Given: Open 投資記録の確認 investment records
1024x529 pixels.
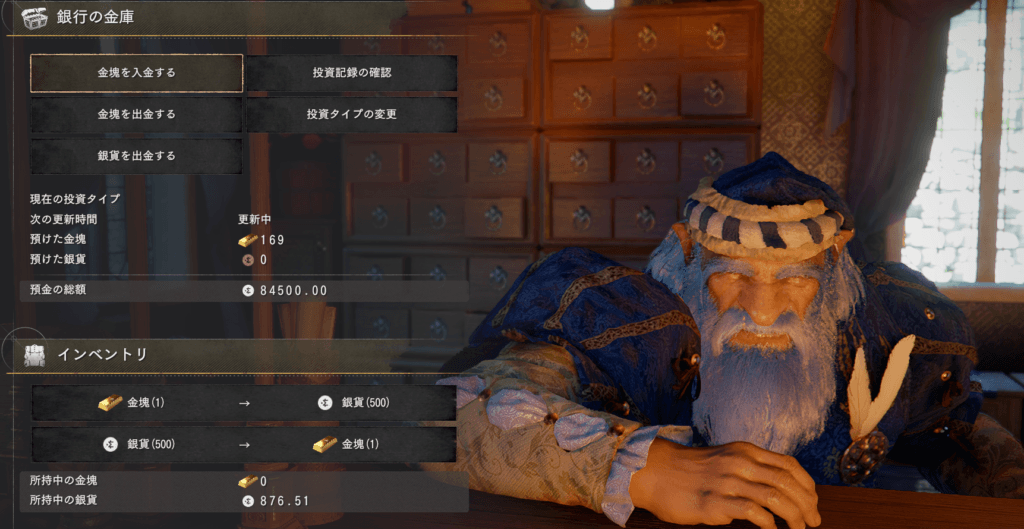Looking at the screenshot, I should (x=352, y=73).
